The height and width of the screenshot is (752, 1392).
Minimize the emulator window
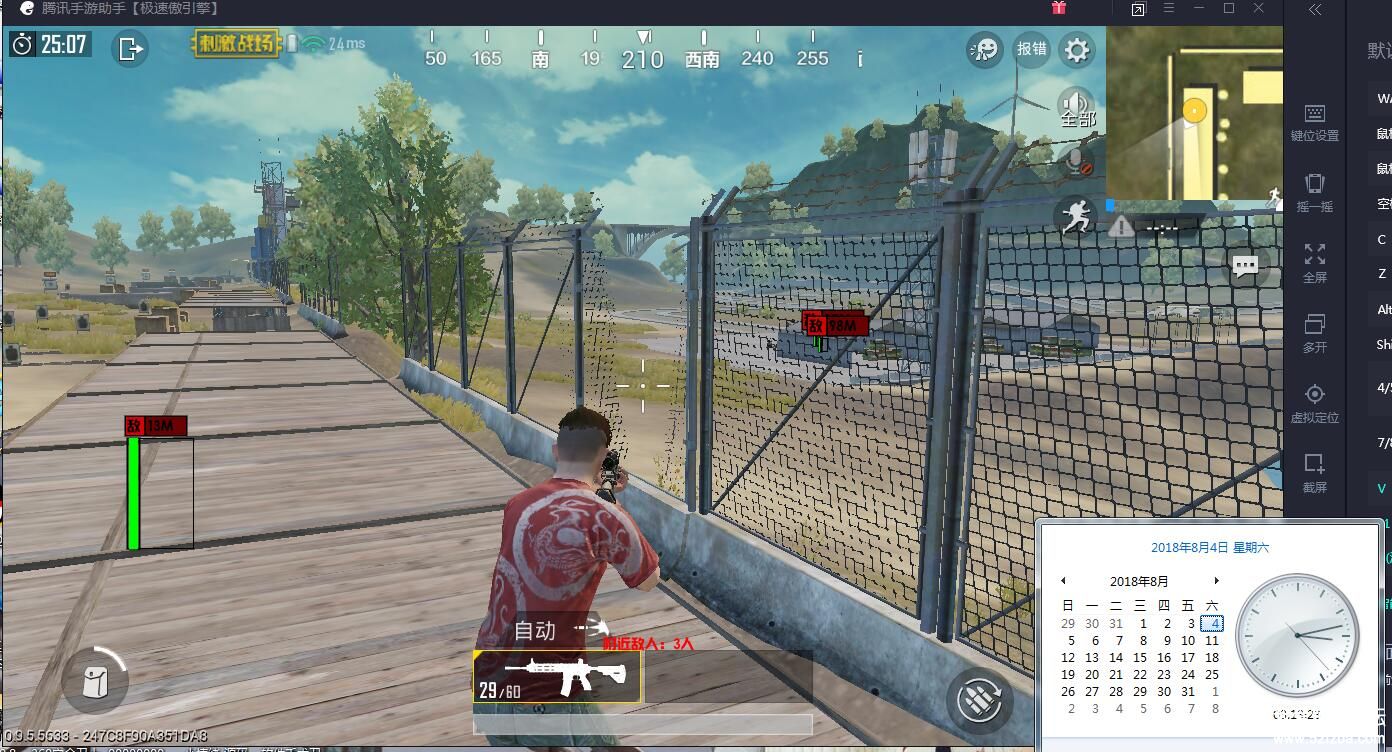click(1199, 9)
